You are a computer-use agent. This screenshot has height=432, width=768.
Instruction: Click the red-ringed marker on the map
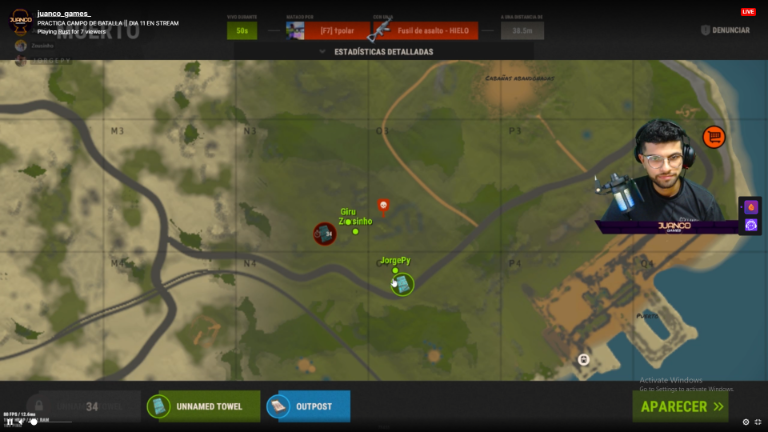click(x=324, y=233)
